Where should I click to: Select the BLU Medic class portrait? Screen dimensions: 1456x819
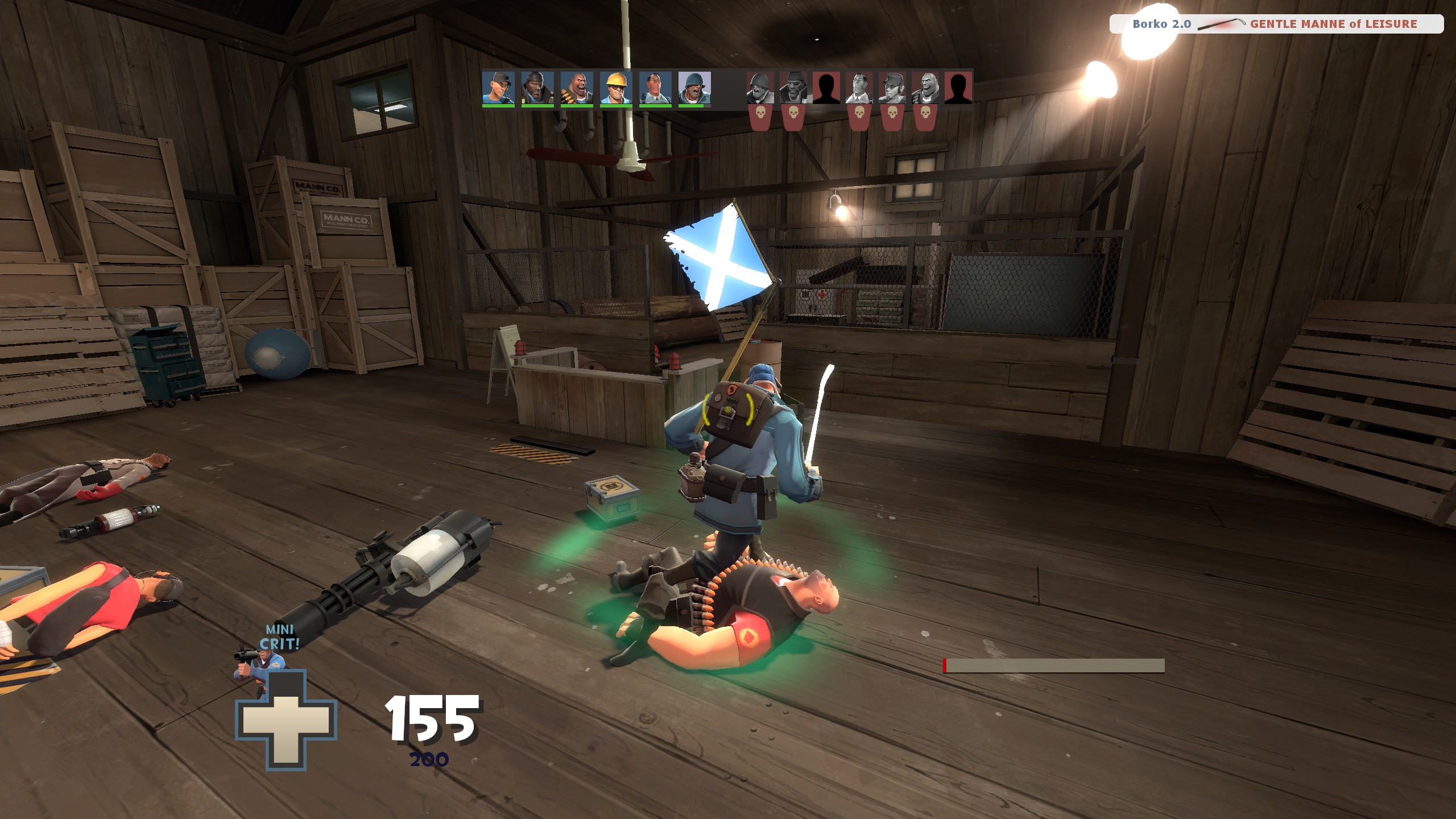click(x=655, y=88)
